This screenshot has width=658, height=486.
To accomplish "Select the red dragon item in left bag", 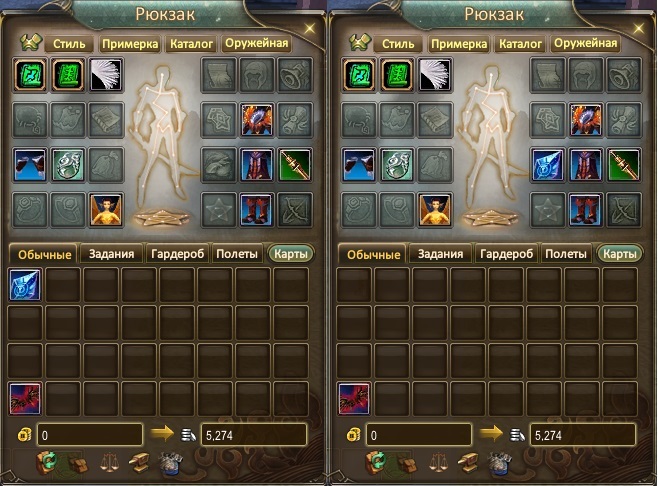I will point(25,397).
